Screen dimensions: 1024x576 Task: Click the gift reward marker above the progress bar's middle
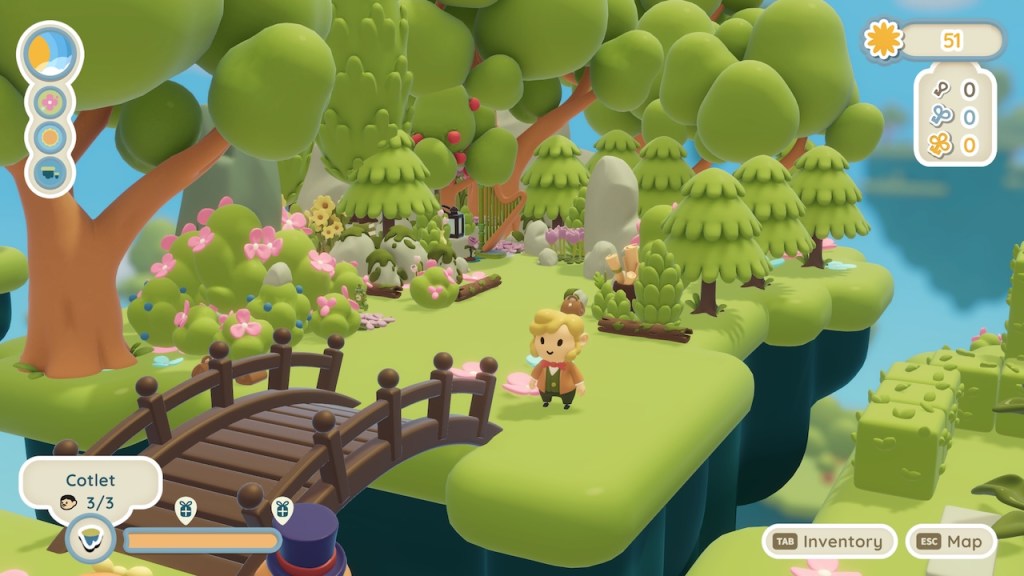pos(185,510)
